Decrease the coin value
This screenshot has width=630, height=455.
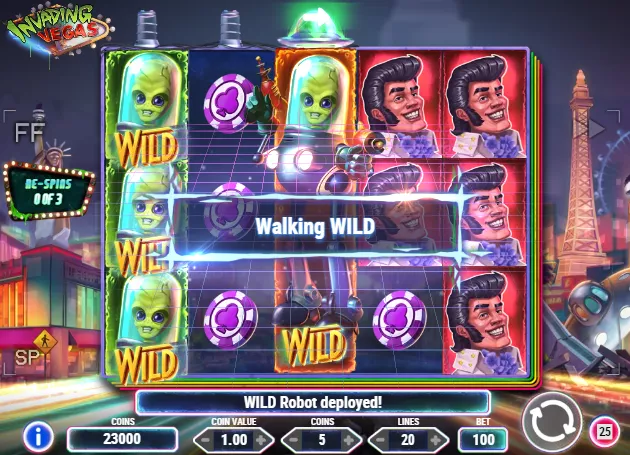coord(203,440)
